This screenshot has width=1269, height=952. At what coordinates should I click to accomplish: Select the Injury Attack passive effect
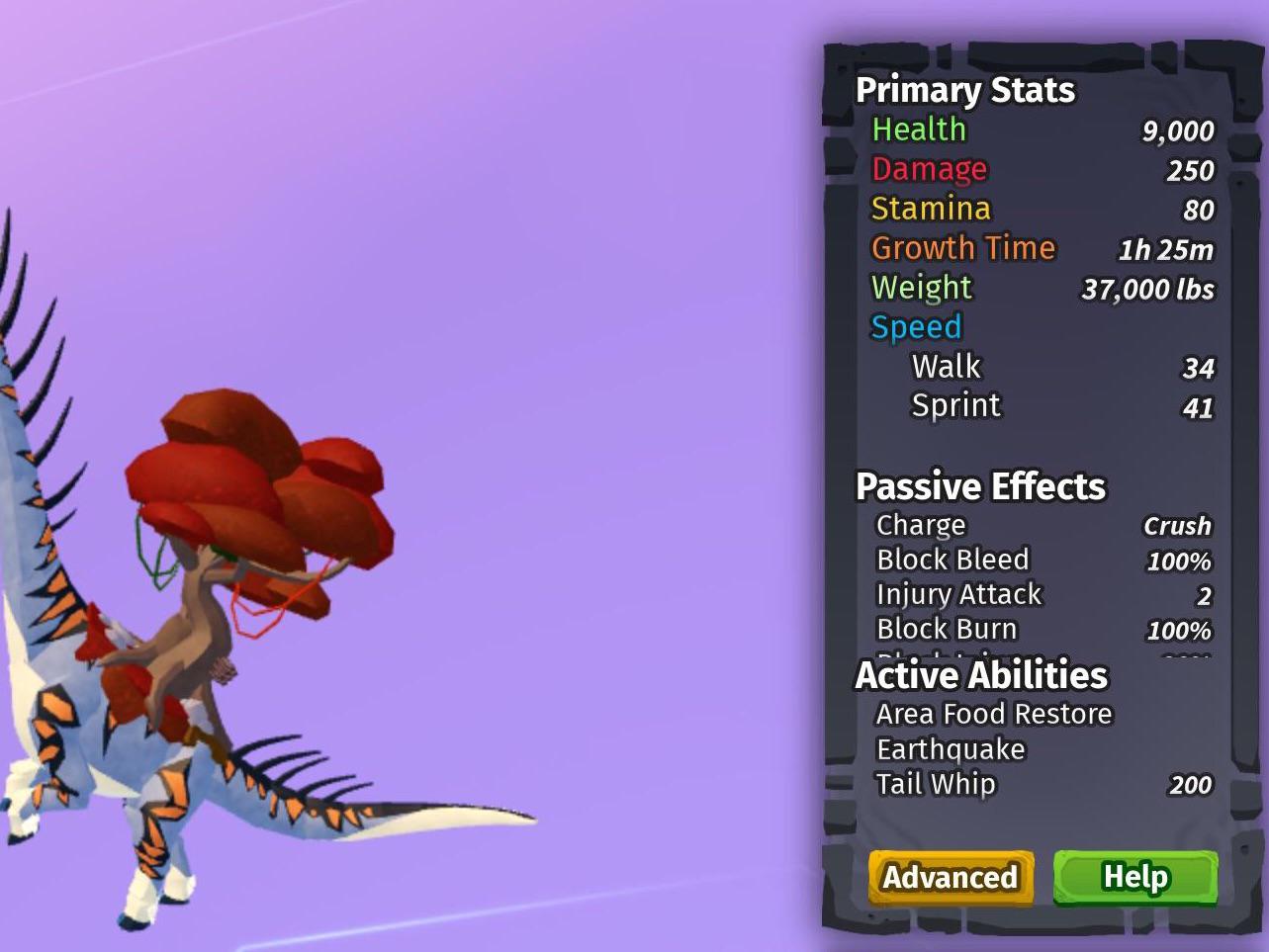coord(957,594)
